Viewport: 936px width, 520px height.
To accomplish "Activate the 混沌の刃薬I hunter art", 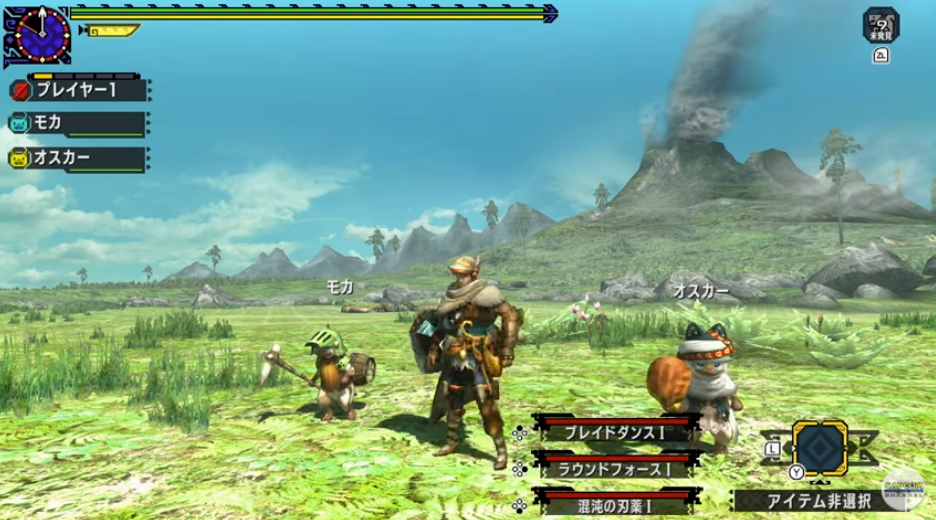I will point(614,500).
